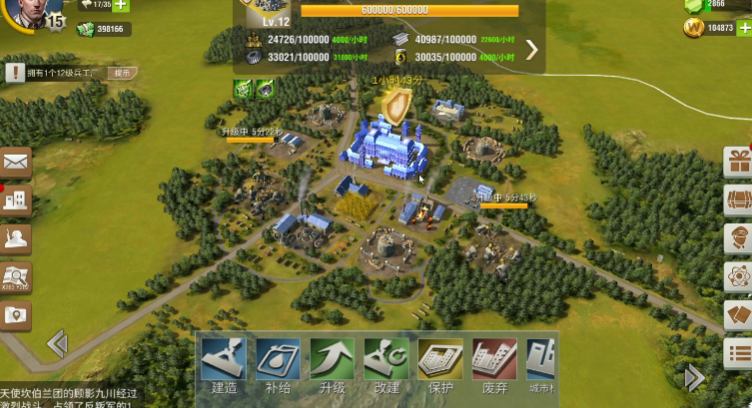The width and height of the screenshot is (752, 408).
Task: Open the coordinate search magnifier icon
Action: [16, 277]
